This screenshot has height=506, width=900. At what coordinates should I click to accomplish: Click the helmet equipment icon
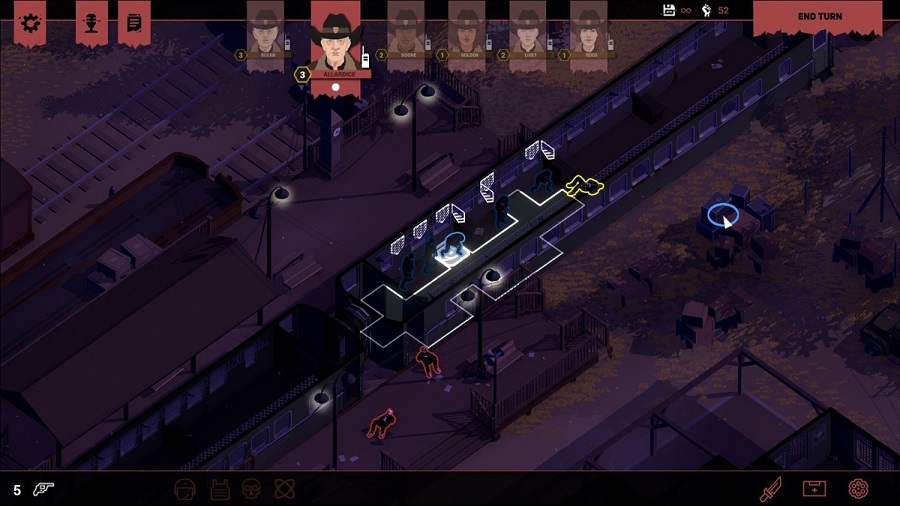coord(184,489)
